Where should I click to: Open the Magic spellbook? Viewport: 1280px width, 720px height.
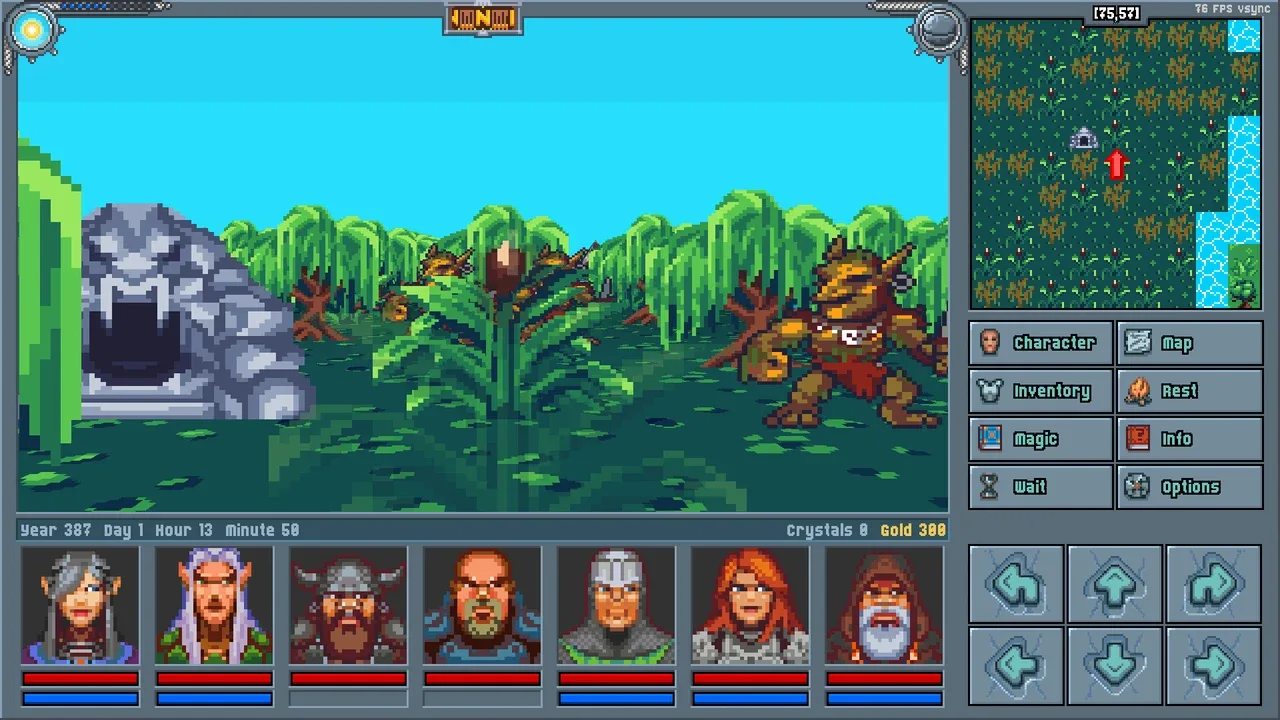(x=1040, y=439)
